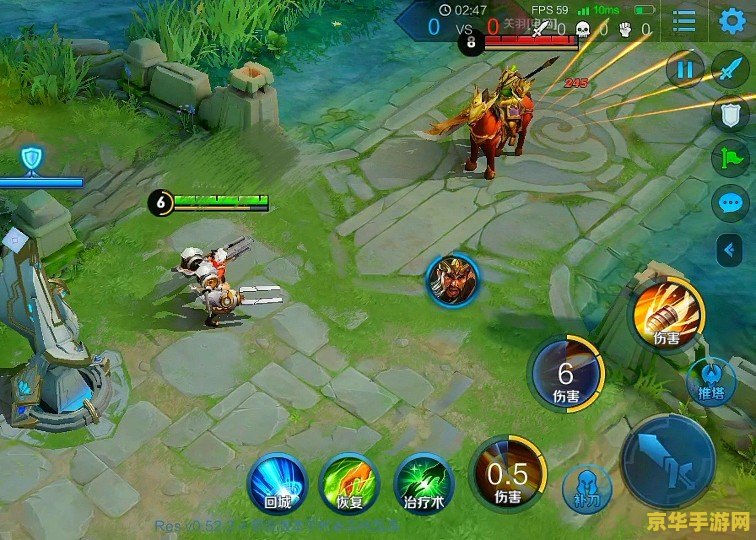This screenshot has width=756, height=540.
Task: Hit the large sword basic attack button
Action: point(667,461)
